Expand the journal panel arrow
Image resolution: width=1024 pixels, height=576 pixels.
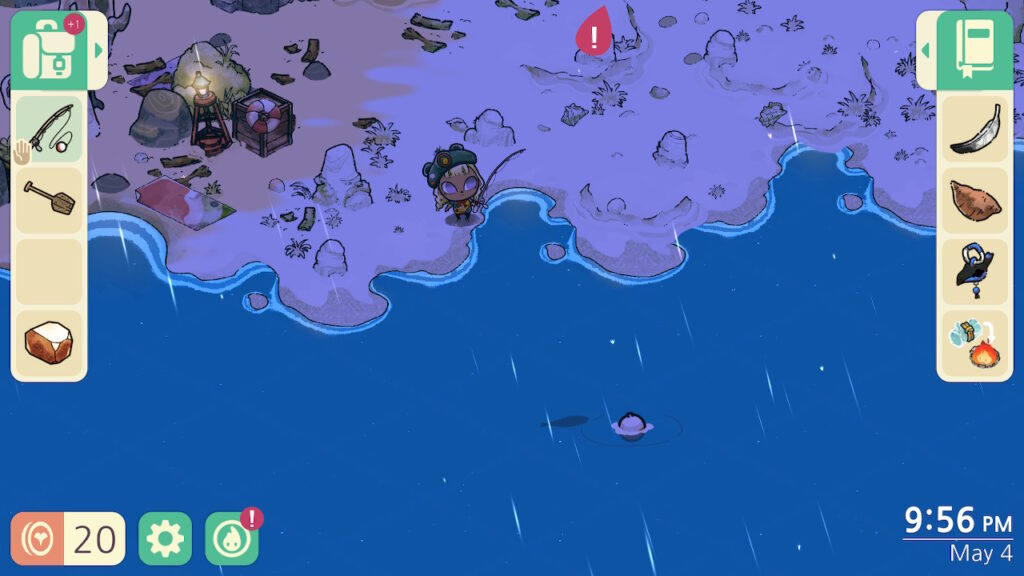click(x=926, y=50)
